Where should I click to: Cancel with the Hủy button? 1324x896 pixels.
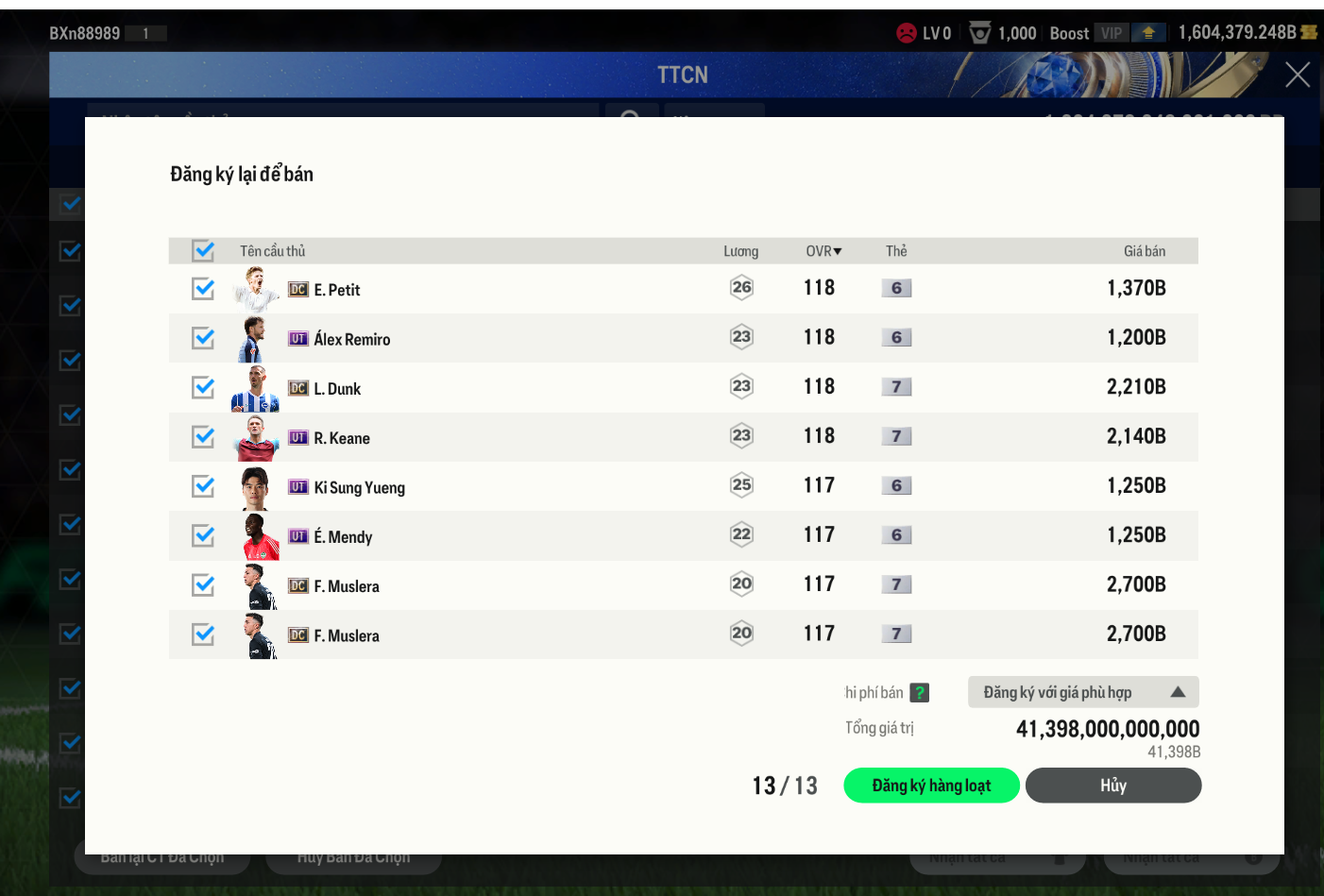(1112, 786)
